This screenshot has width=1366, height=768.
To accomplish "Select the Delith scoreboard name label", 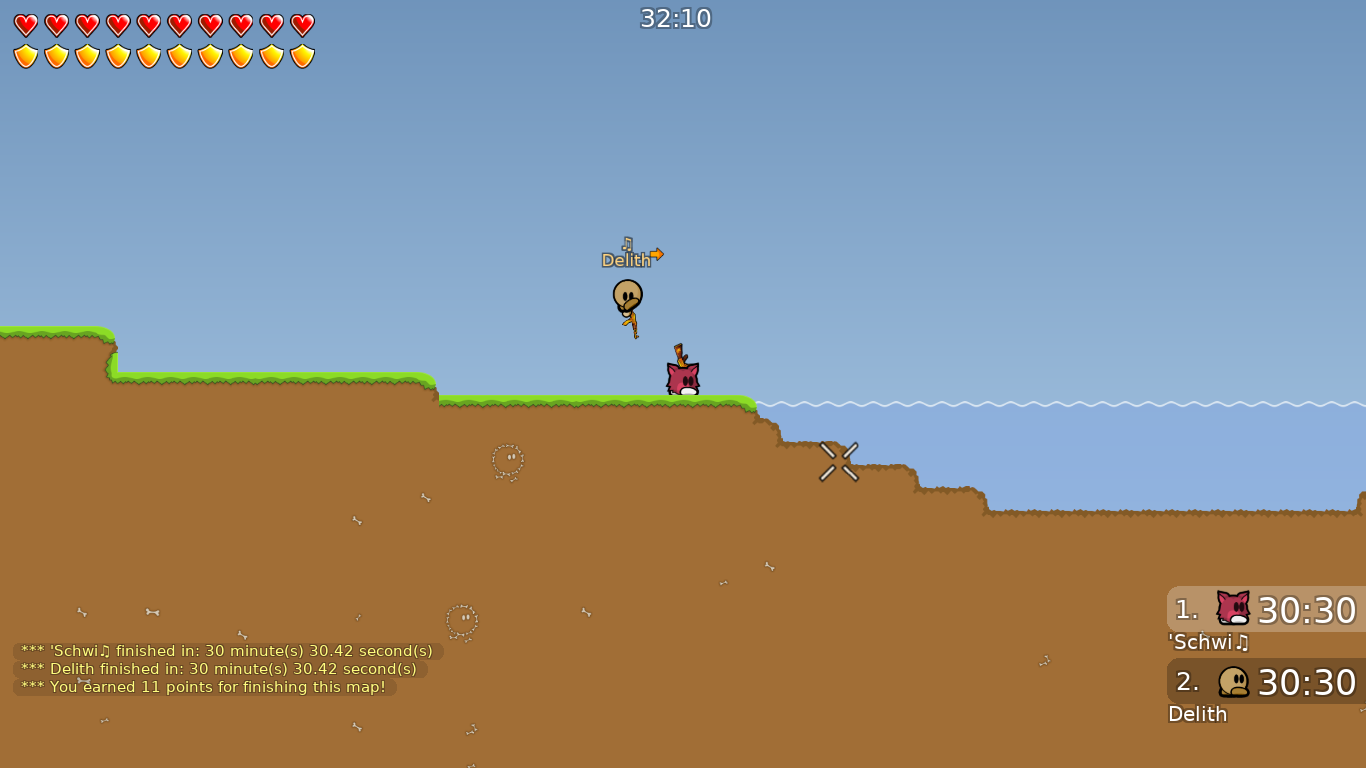I will click(1197, 715).
